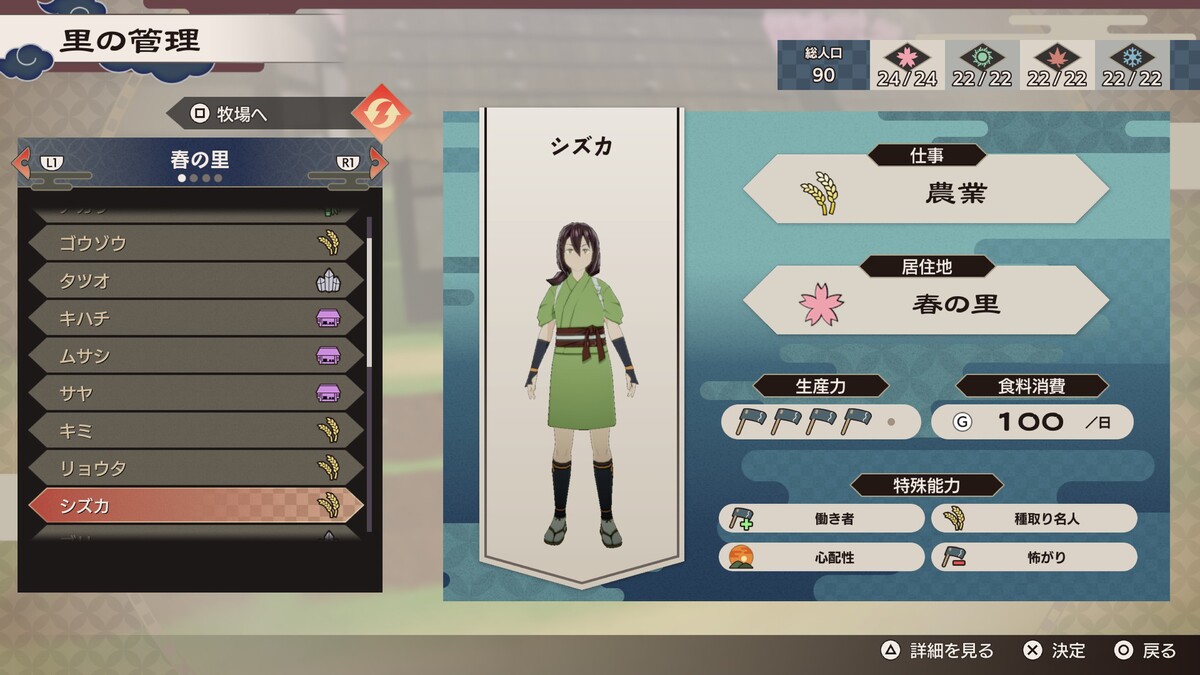Select the 種取り名人 special ability
The height and width of the screenshot is (675, 1200).
point(1034,519)
